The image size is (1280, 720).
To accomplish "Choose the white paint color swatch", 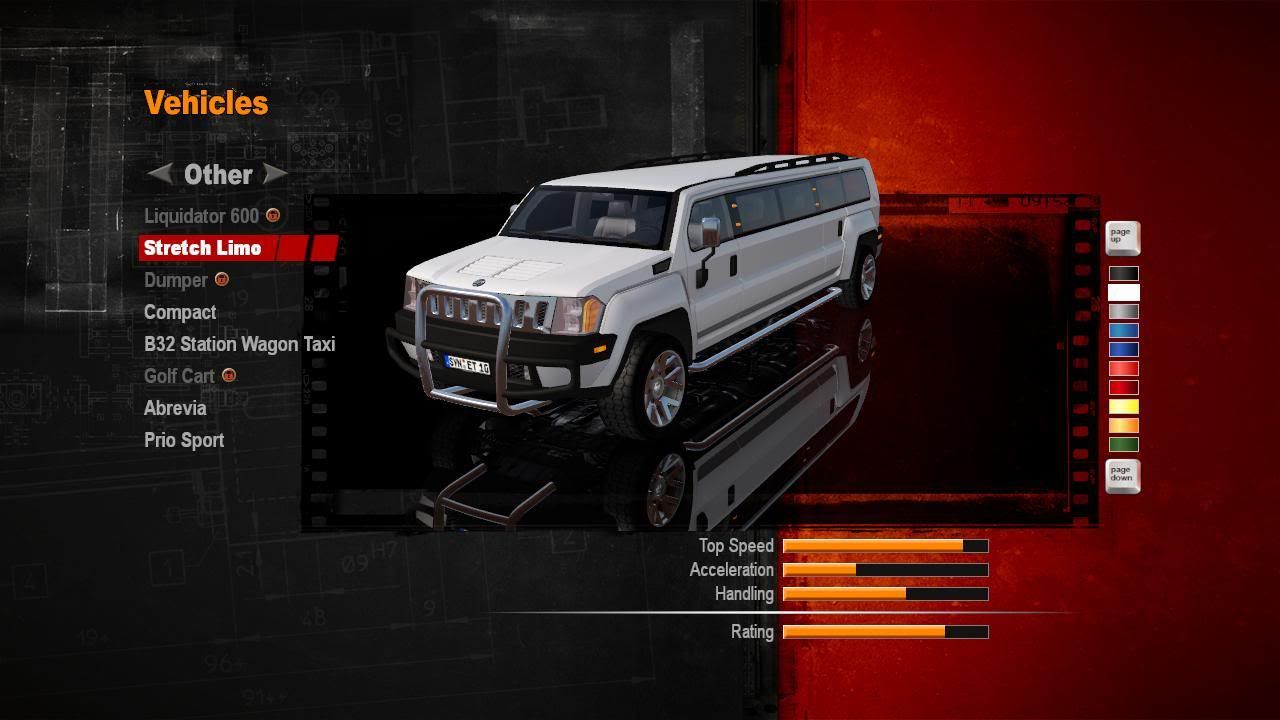I will coord(1123,293).
